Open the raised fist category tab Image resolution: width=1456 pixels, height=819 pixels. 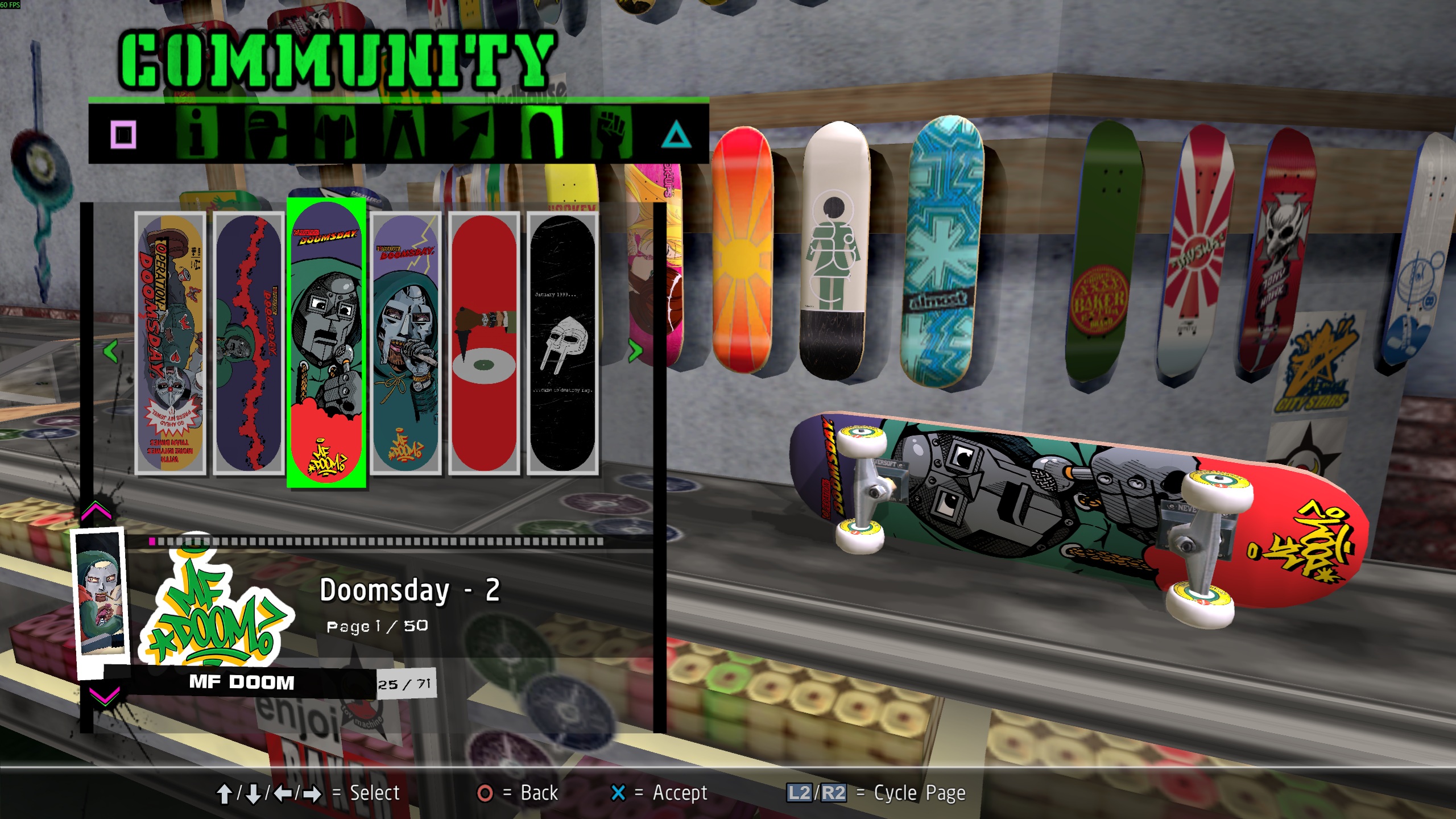[x=611, y=134]
